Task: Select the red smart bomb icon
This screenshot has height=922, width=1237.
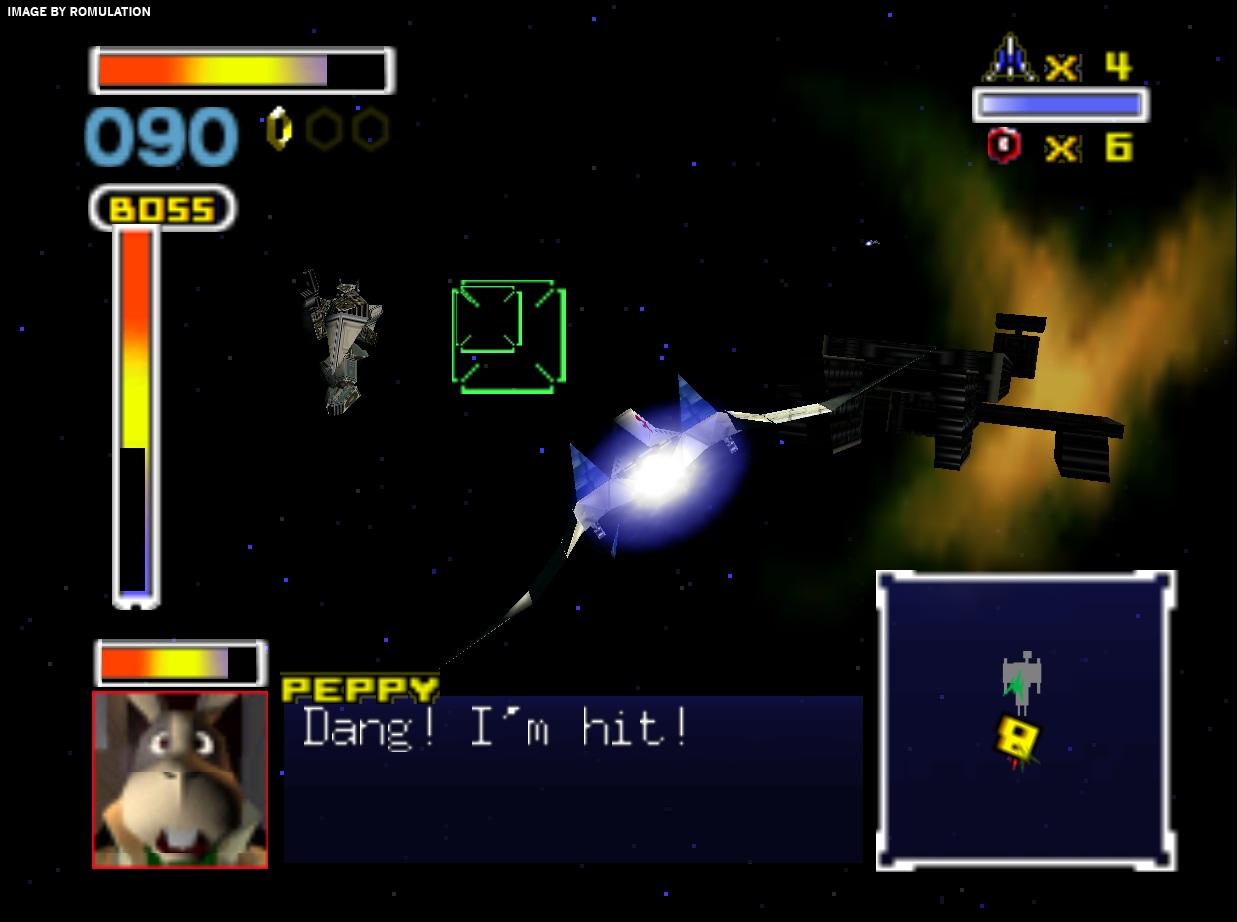Action: [1004, 146]
